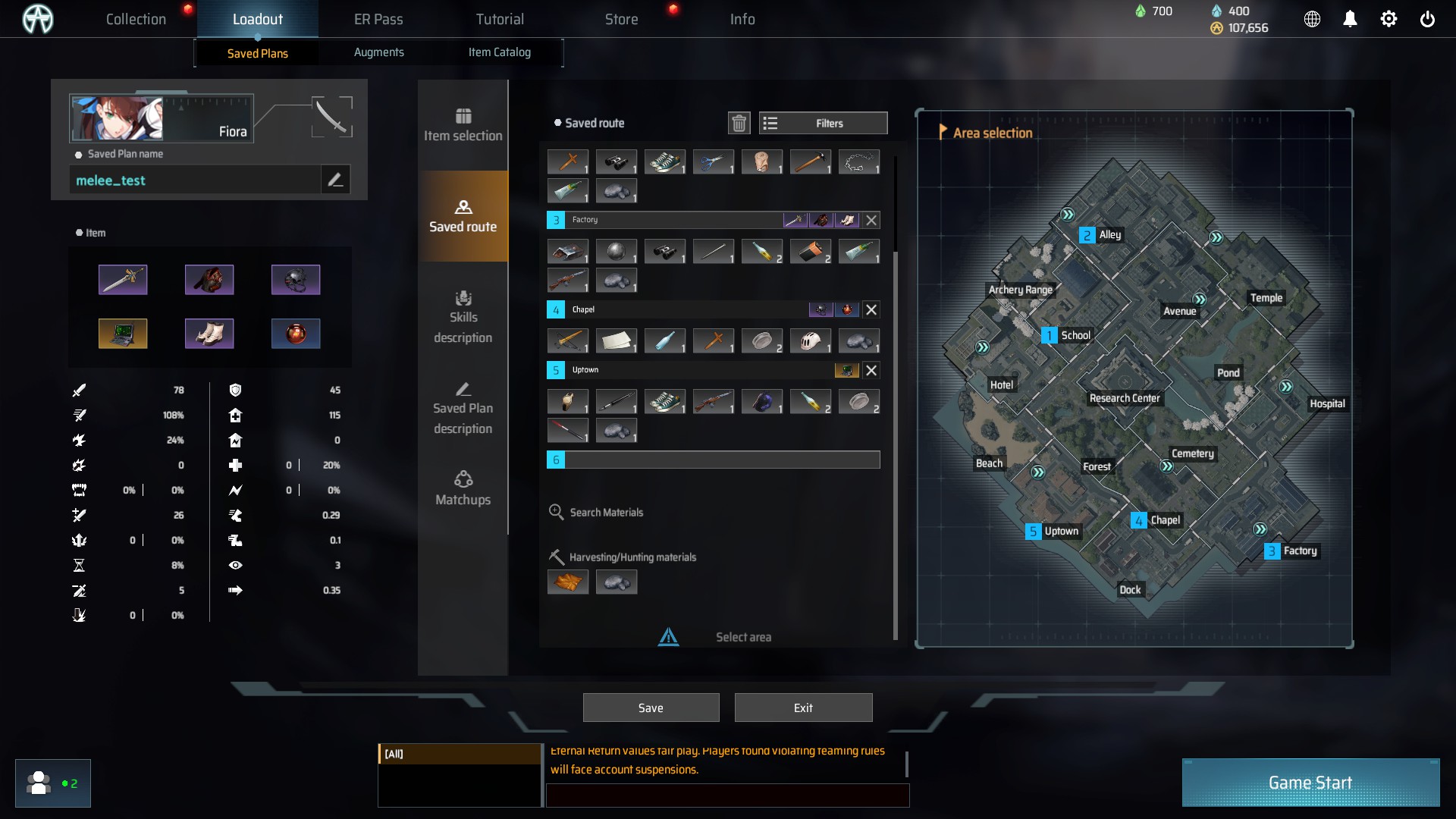Edit the saved plan name melee_test

[335, 180]
